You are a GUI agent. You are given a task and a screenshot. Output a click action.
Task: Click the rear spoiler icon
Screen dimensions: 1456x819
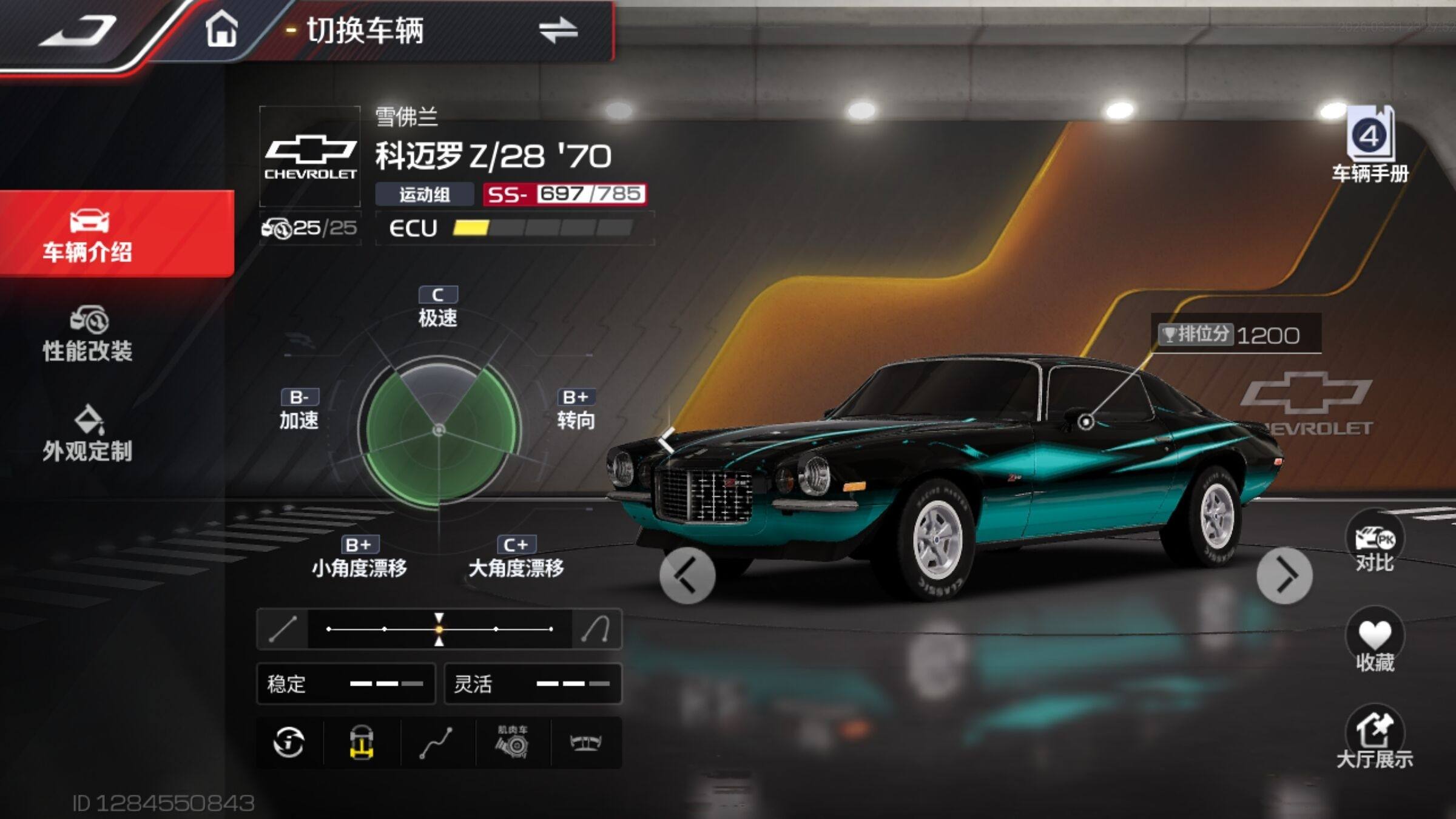click(x=585, y=743)
